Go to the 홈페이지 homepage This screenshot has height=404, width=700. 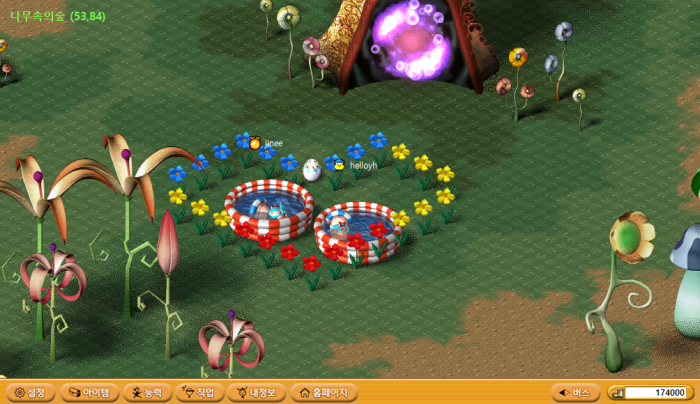320,393
